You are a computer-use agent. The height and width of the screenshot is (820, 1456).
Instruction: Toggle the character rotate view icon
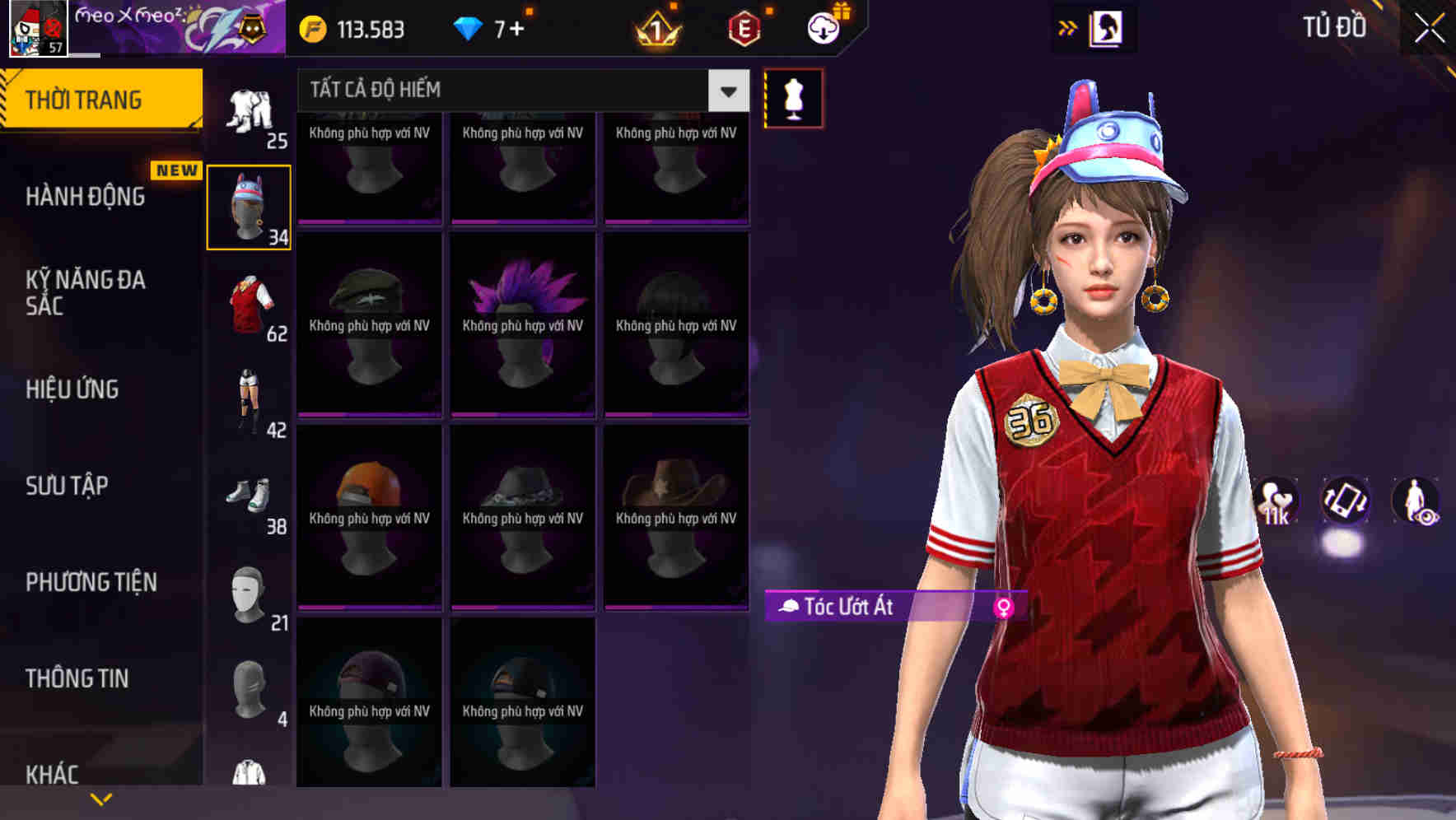pos(1346,502)
